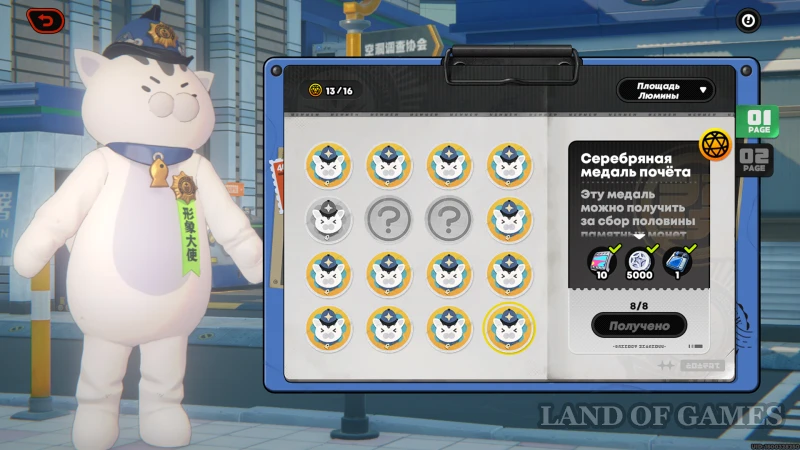Select the reward item with quantity 10
This screenshot has height=450, width=800.
point(600,261)
